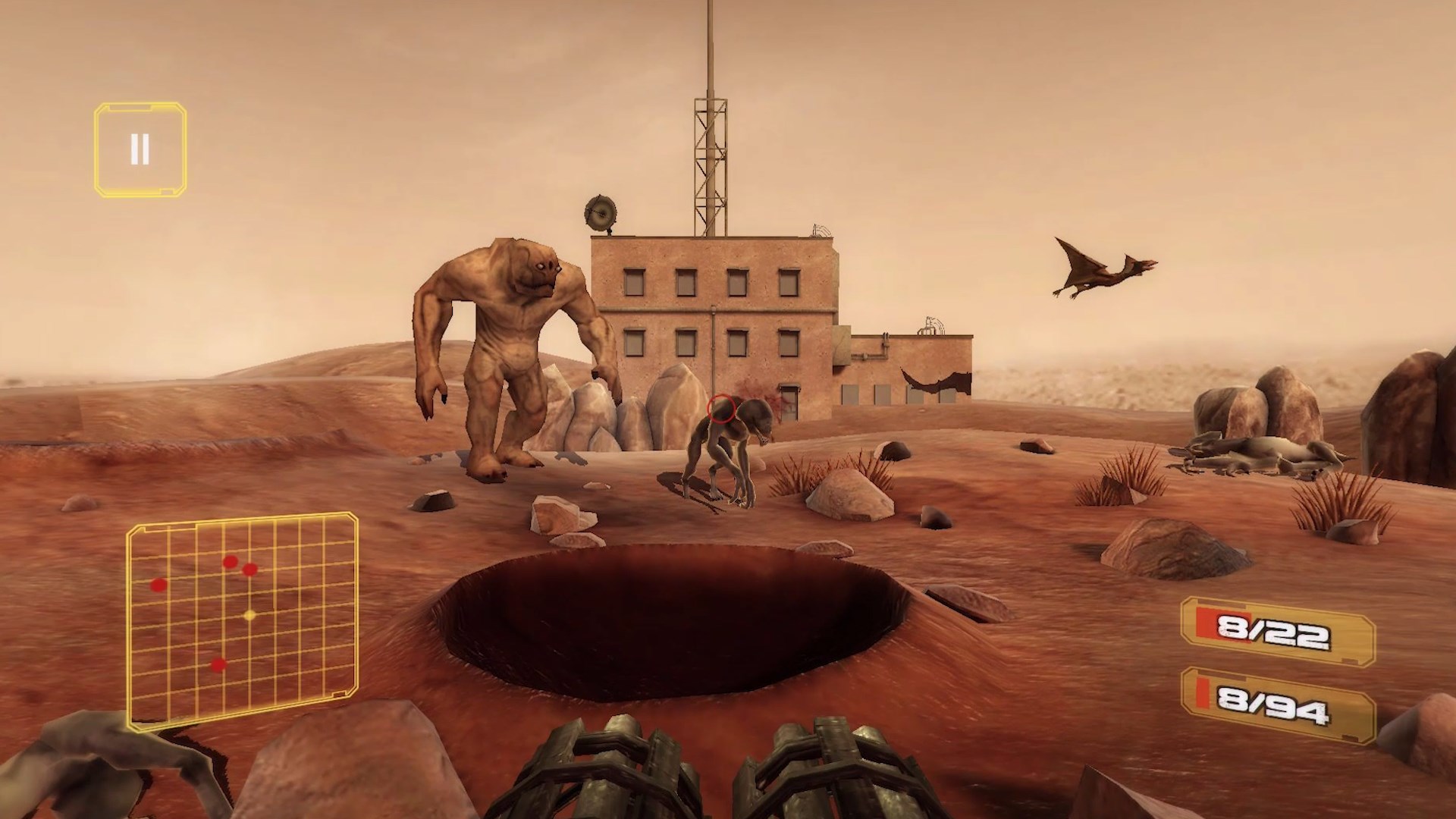Click the yellow grid radar minimap
This screenshot has width=1456, height=819.
tap(242, 620)
